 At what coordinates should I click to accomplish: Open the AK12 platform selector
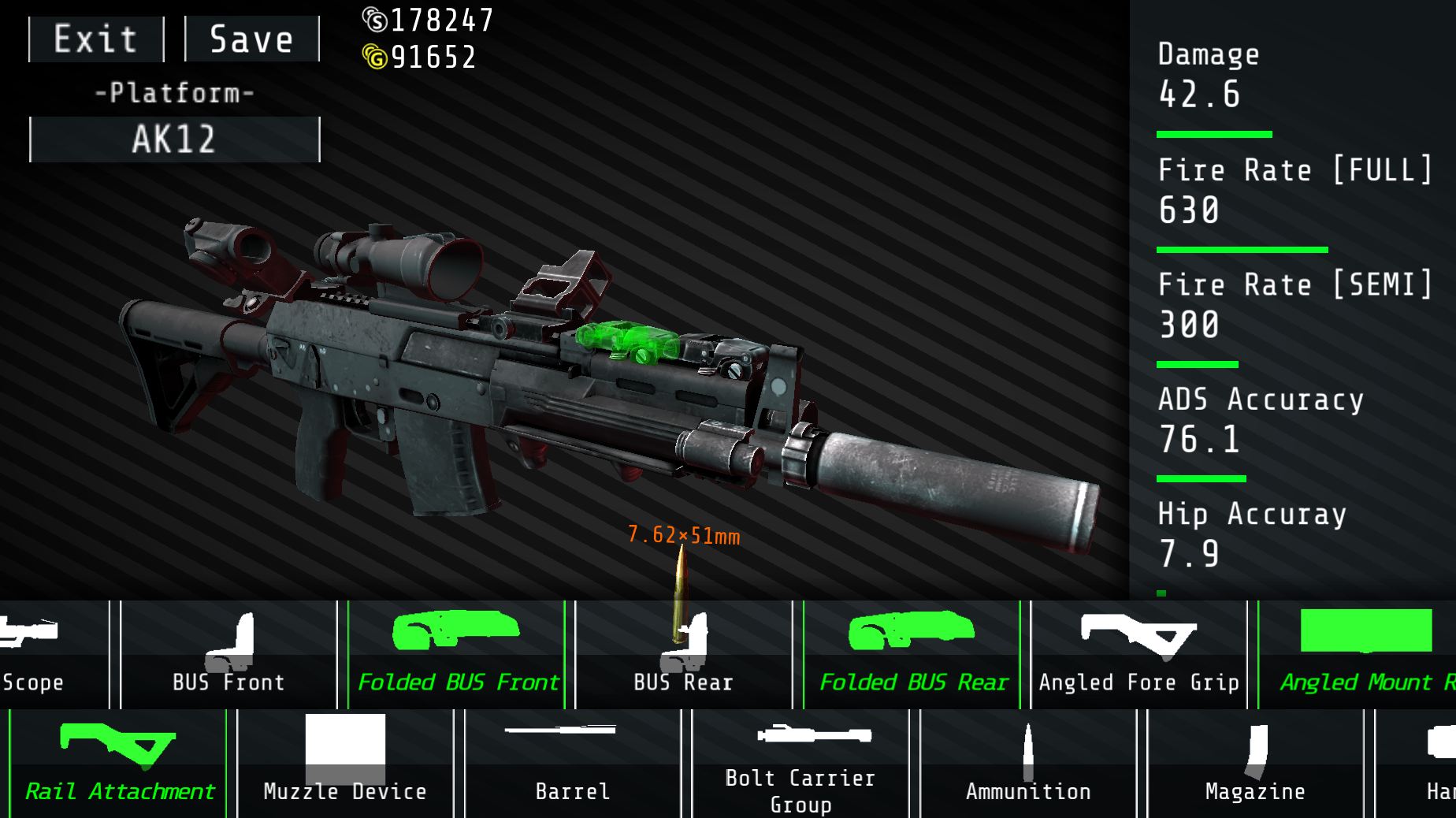[173, 139]
